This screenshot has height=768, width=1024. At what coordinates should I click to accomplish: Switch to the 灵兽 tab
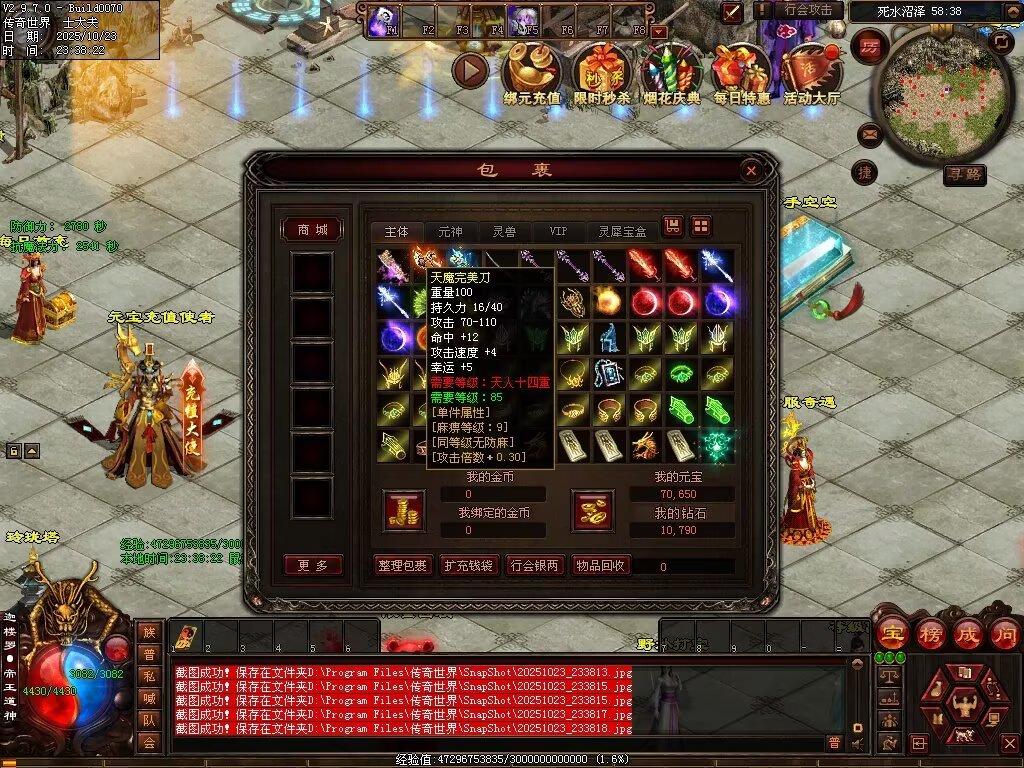point(504,231)
